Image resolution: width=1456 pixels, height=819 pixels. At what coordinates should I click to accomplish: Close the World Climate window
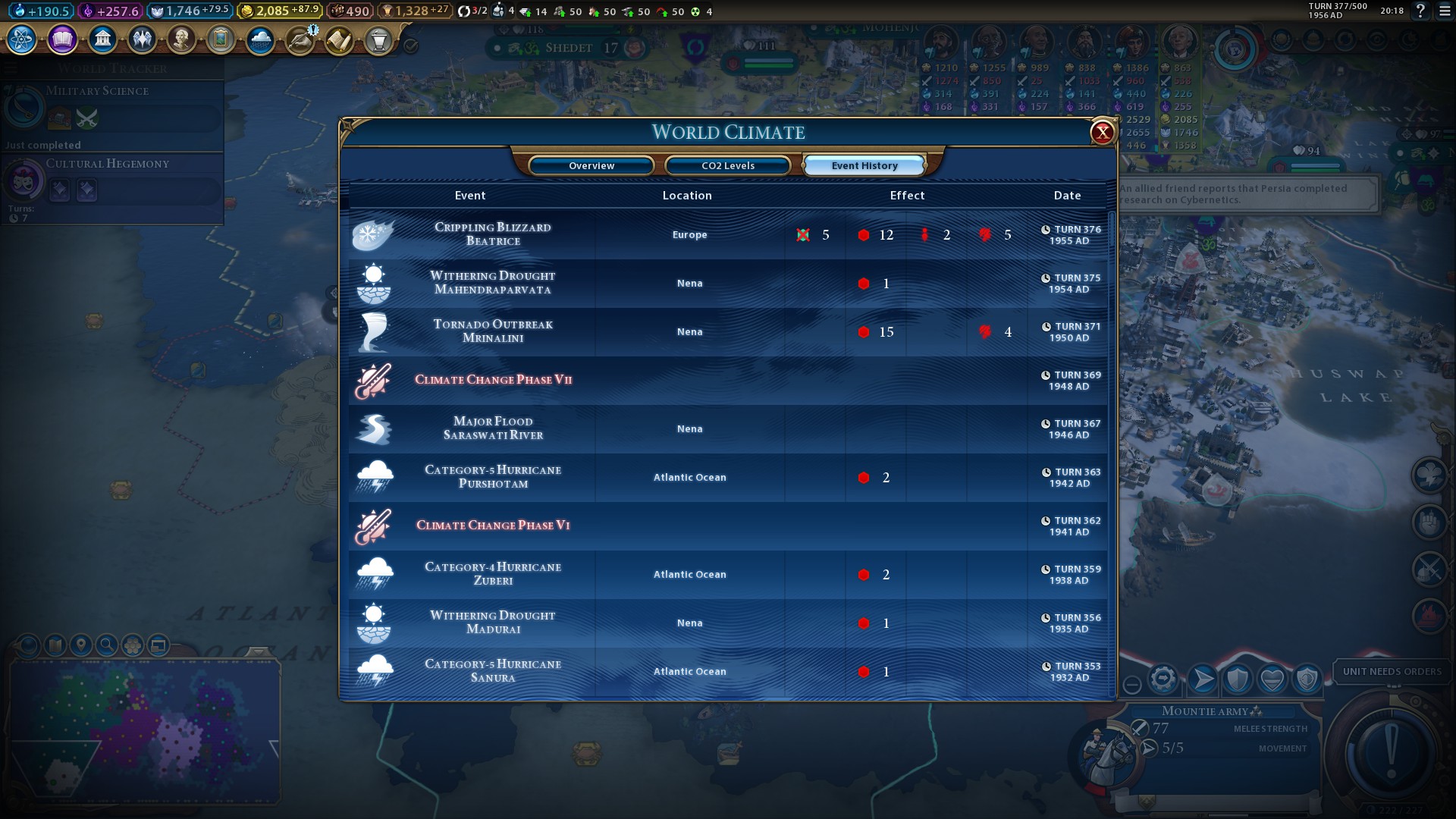tap(1102, 133)
